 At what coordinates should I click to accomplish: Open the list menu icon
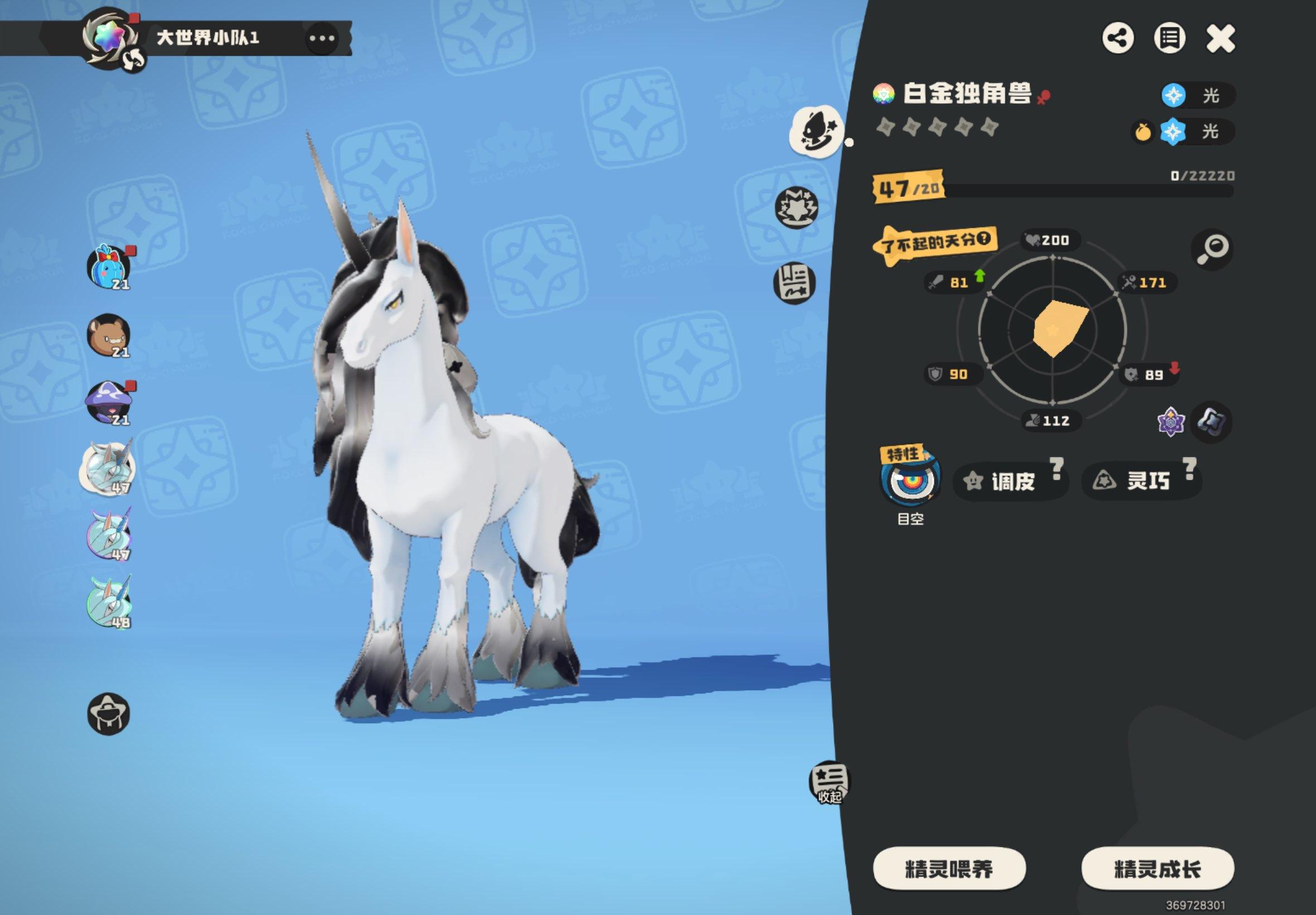pyautogui.click(x=1169, y=39)
